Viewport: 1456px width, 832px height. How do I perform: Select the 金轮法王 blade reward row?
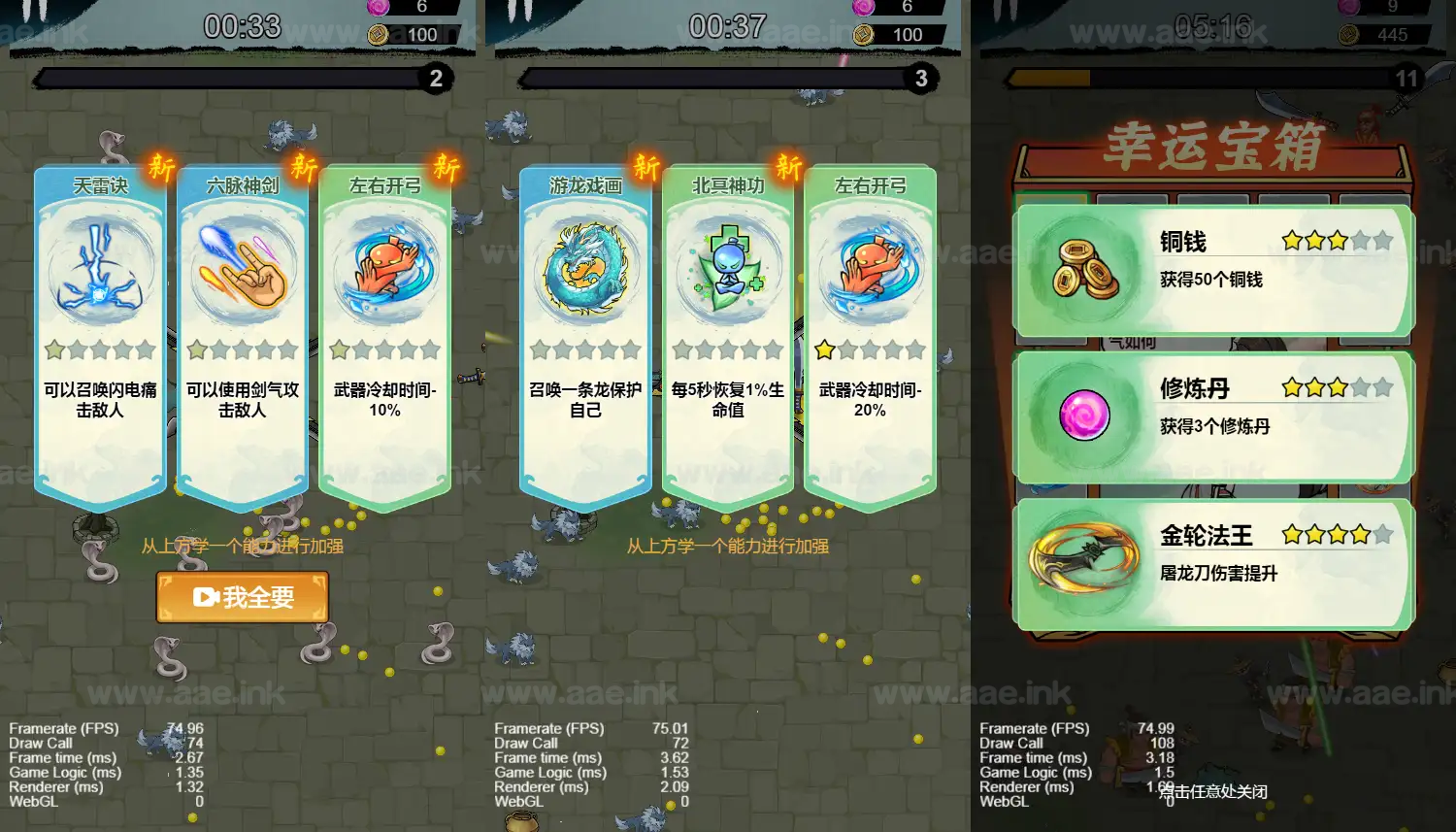[x=1213, y=563]
